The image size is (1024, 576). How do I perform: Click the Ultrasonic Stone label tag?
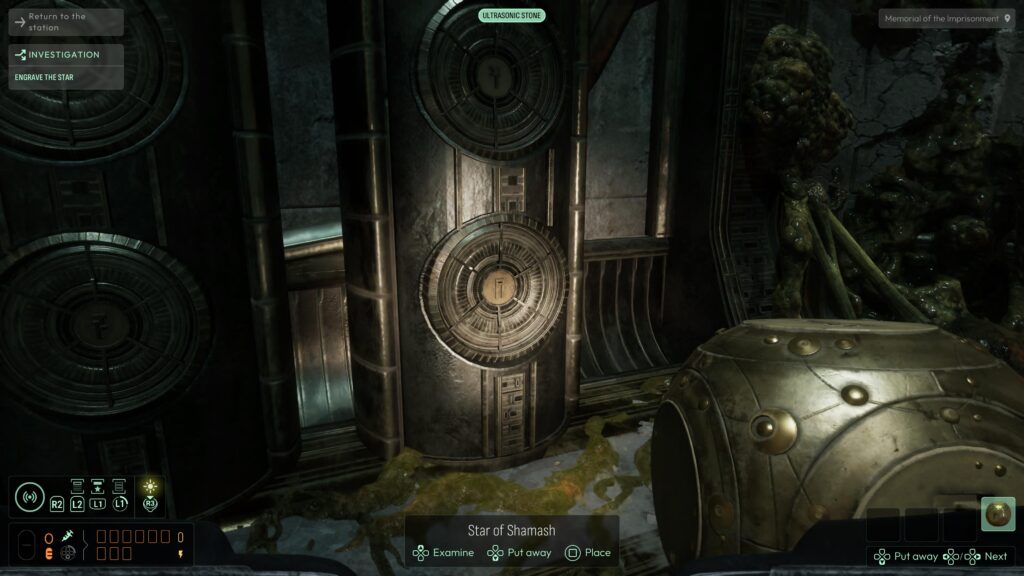[512, 15]
